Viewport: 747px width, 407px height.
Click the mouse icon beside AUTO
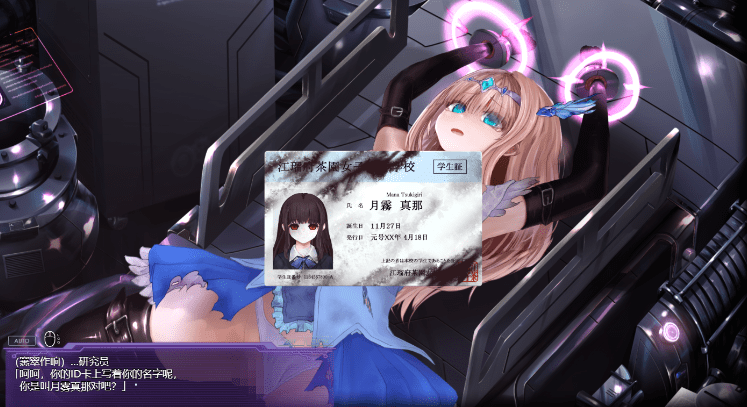tap(49, 339)
